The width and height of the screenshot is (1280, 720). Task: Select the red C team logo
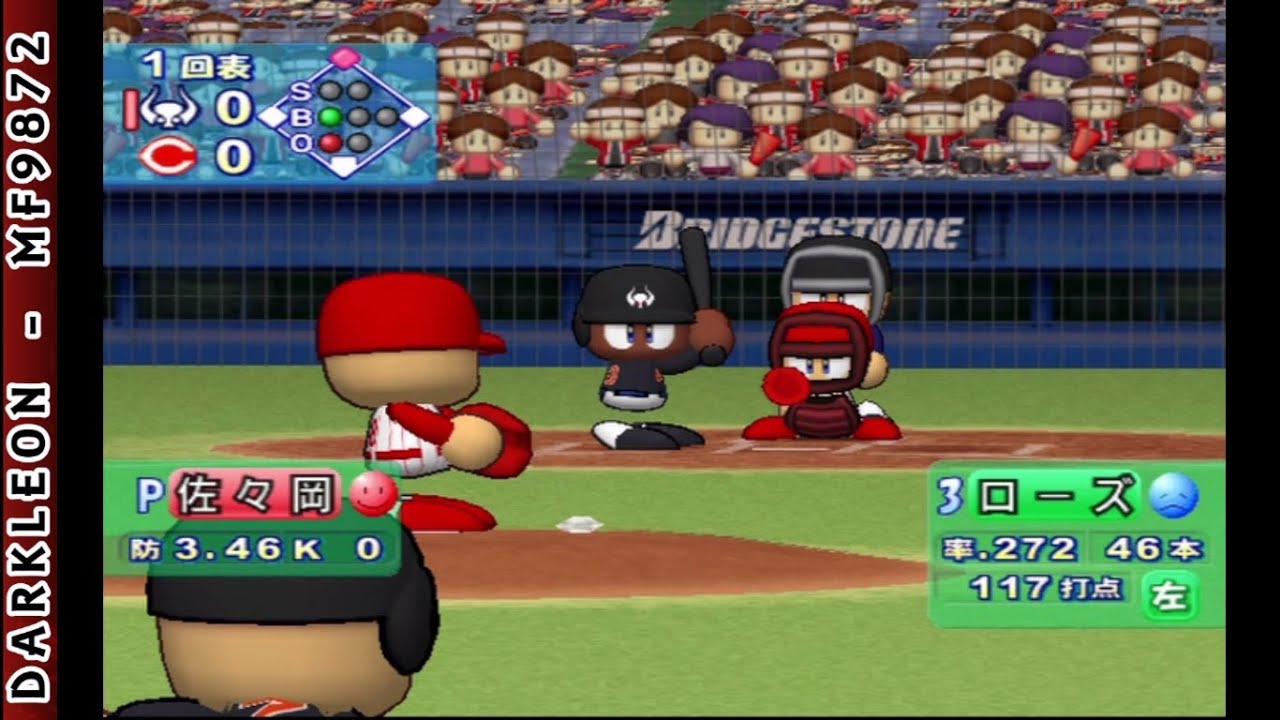[168, 157]
